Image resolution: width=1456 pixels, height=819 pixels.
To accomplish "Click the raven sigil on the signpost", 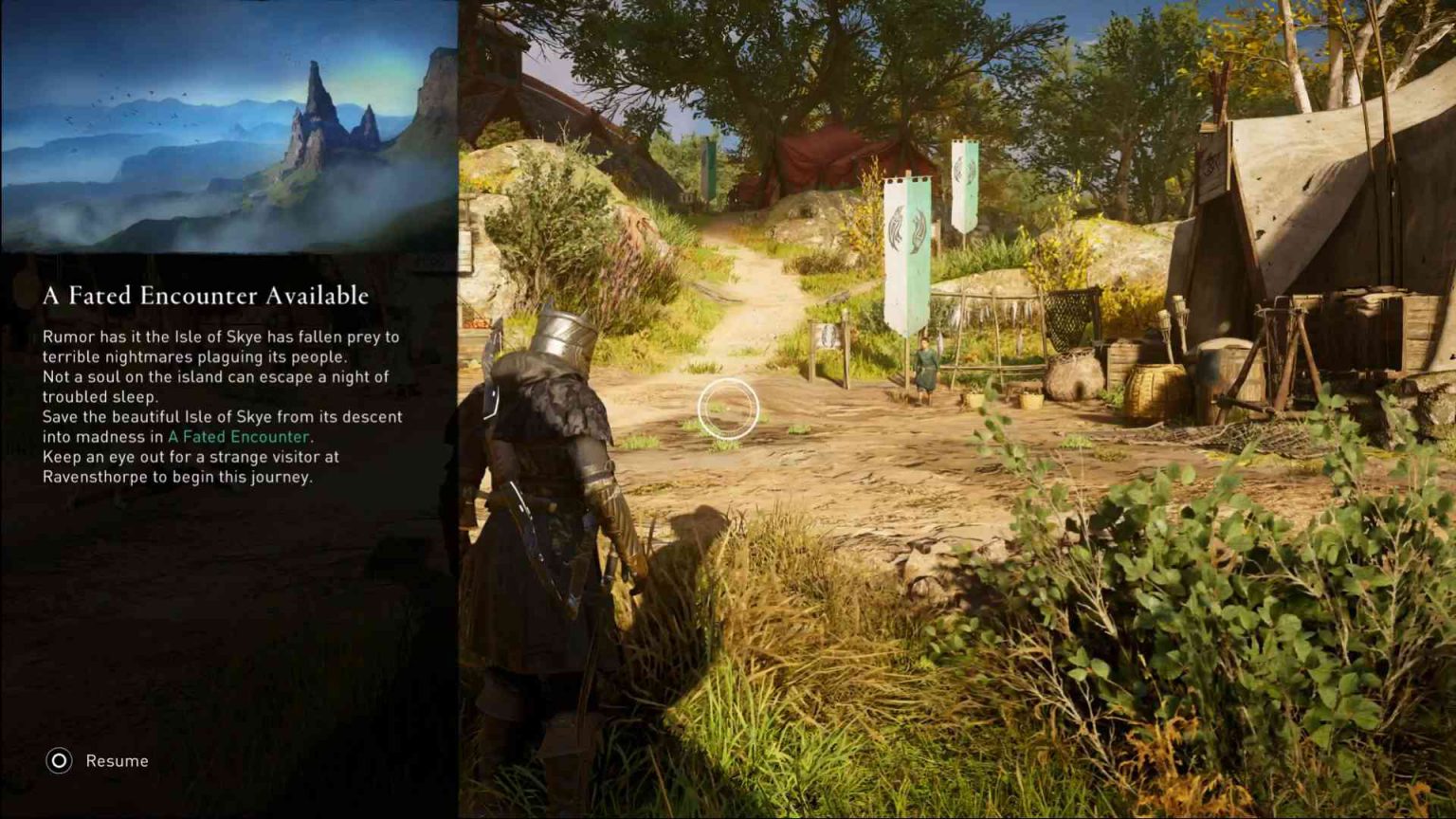I will tap(827, 337).
